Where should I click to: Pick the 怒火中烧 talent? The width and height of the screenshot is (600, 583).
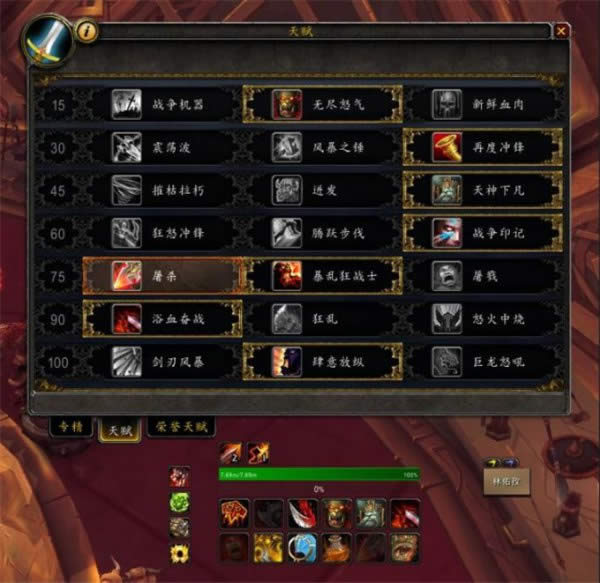(x=483, y=319)
